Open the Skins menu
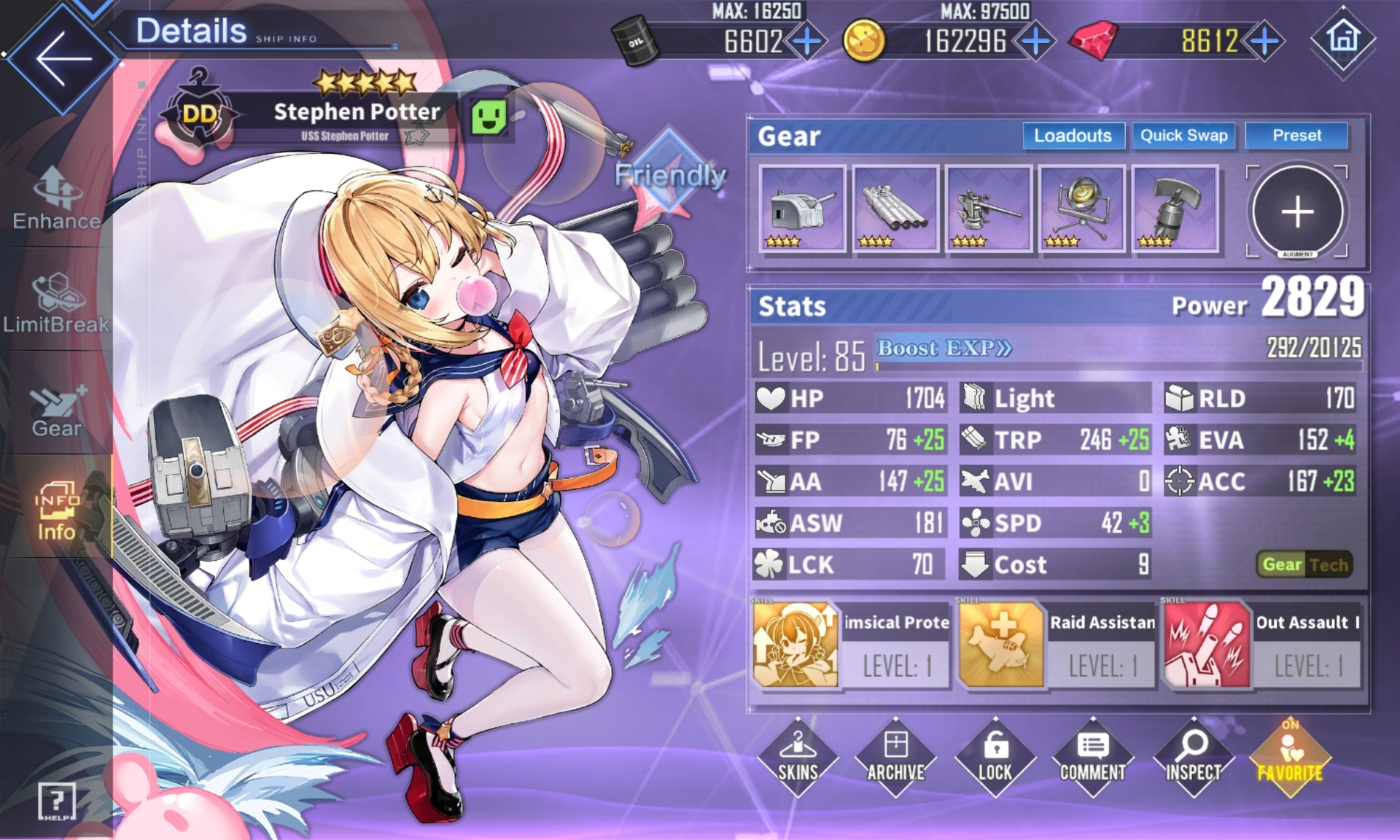This screenshot has width=1400, height=840. coord(798,757)
